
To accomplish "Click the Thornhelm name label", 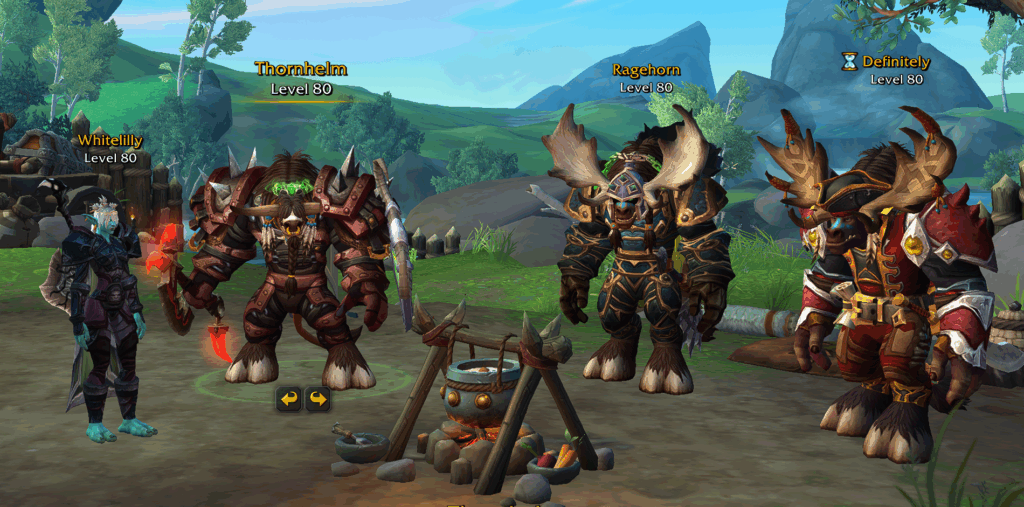I will 301,69.
